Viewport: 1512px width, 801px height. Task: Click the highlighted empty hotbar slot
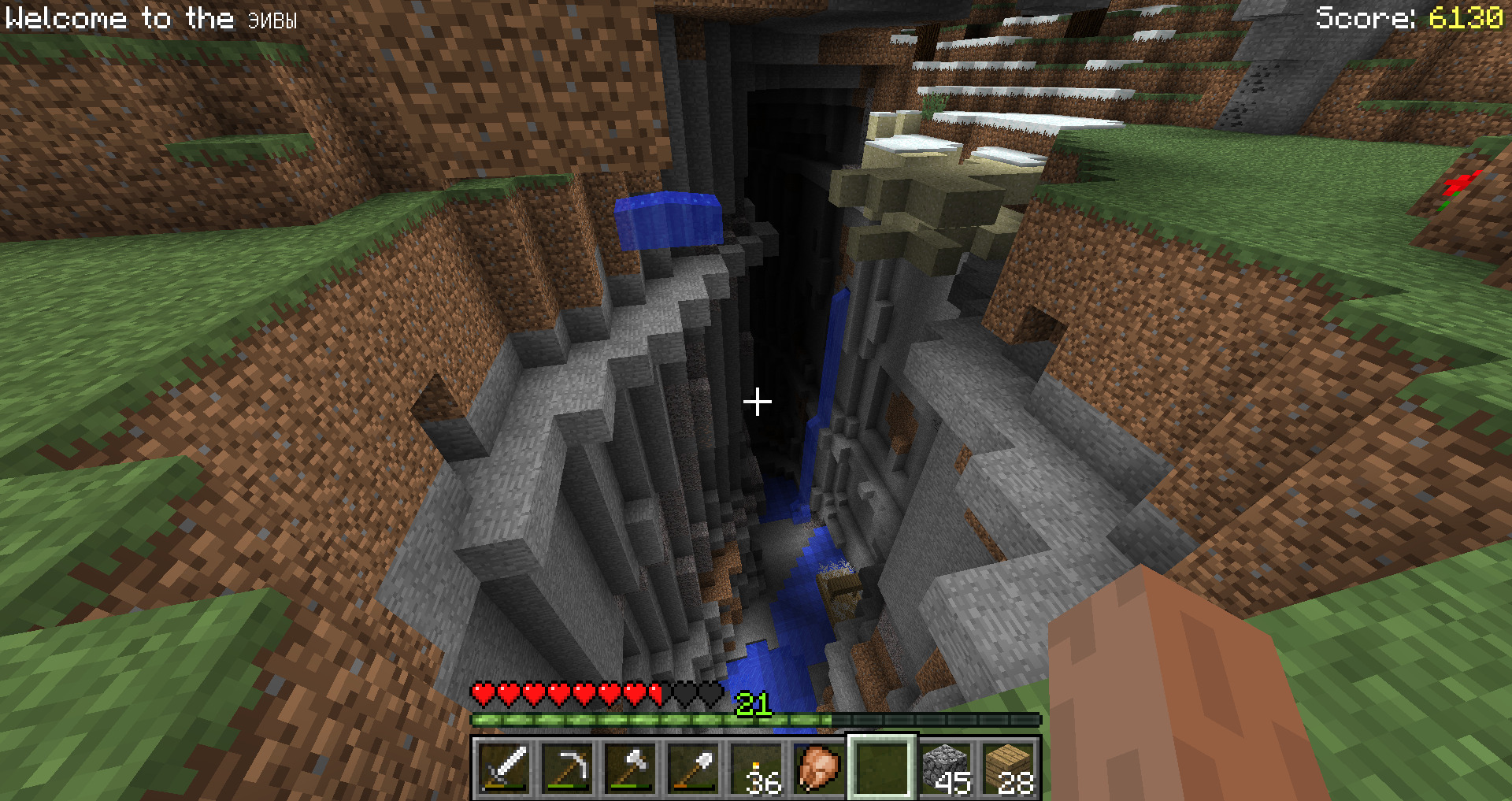point(882,767)
